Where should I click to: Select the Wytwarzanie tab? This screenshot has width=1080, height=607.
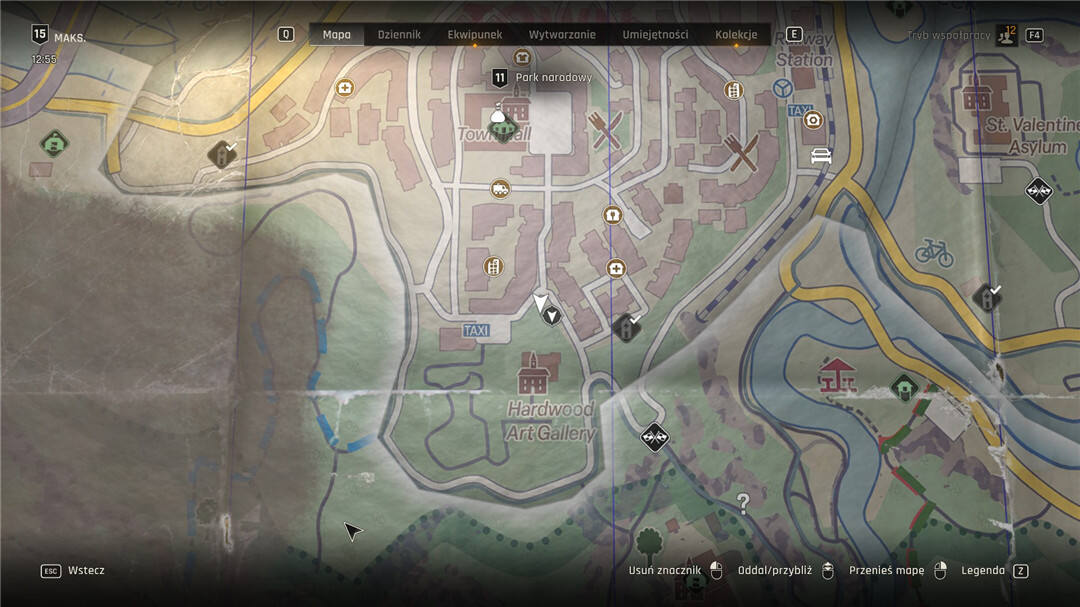click(x=562, y=35)
